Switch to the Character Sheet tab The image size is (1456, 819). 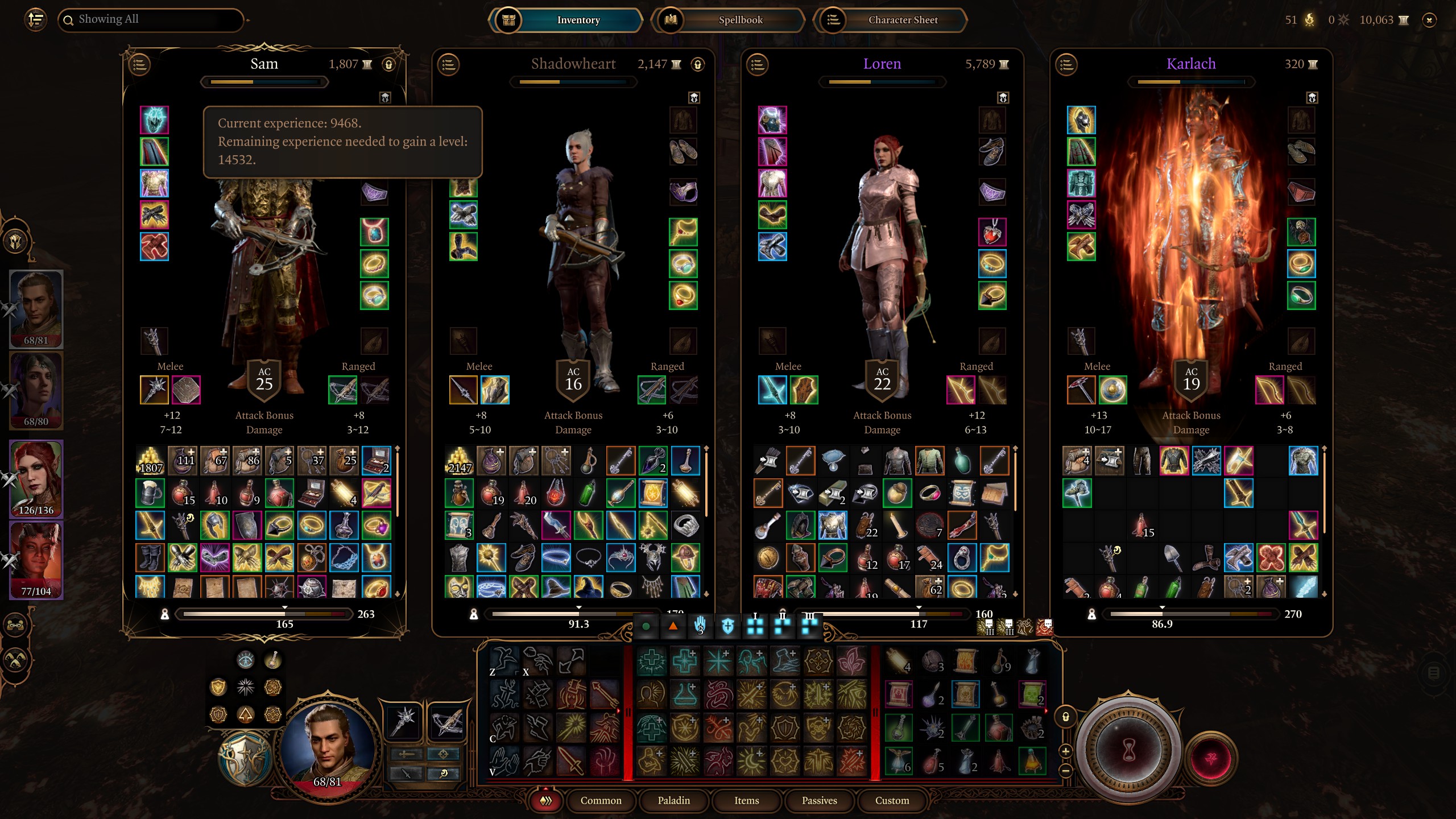pos(902,20)
